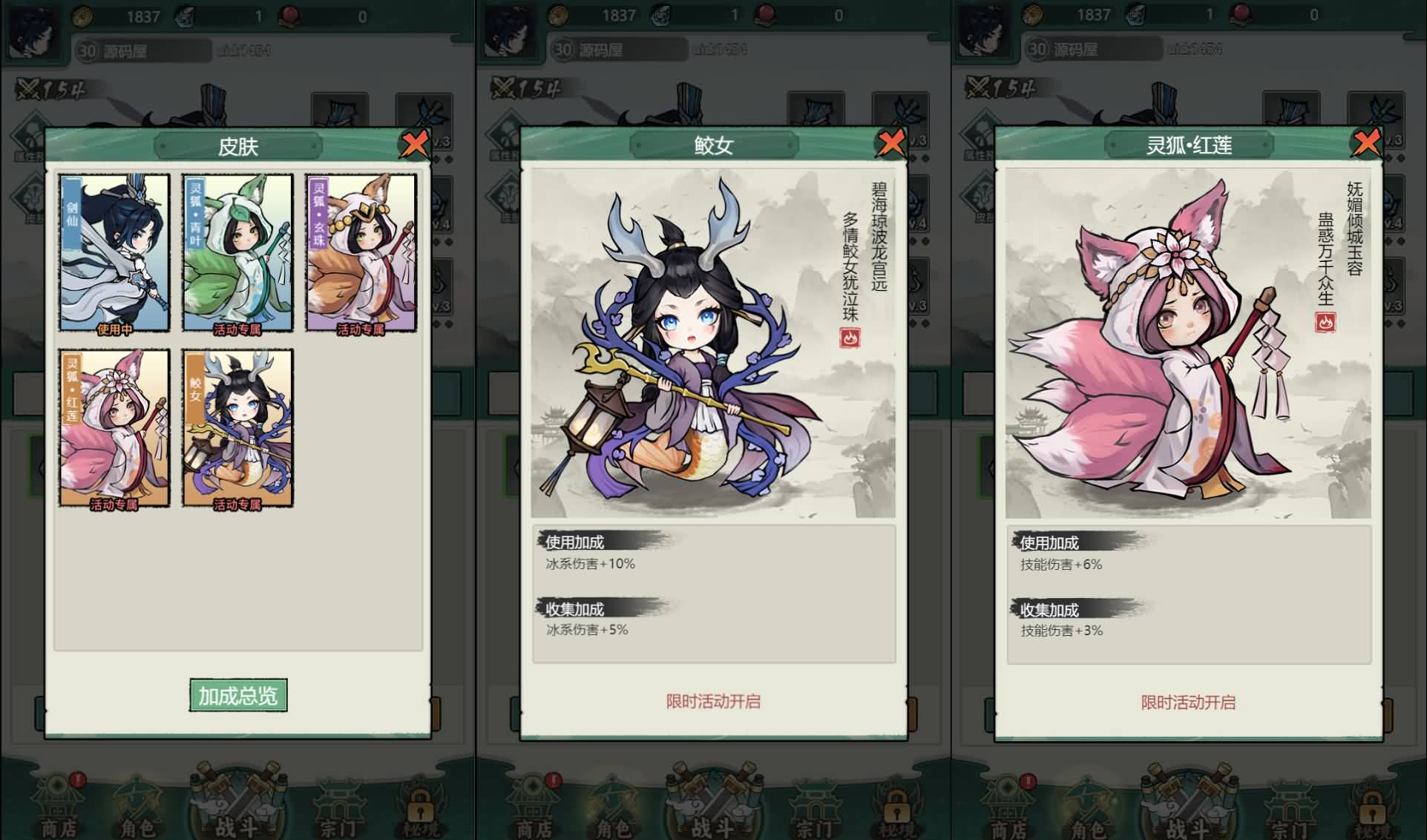Viewport: 1427px width, 840px height.
Task: Equip the 灵狐·玄珠 skin
Action: 360,252
